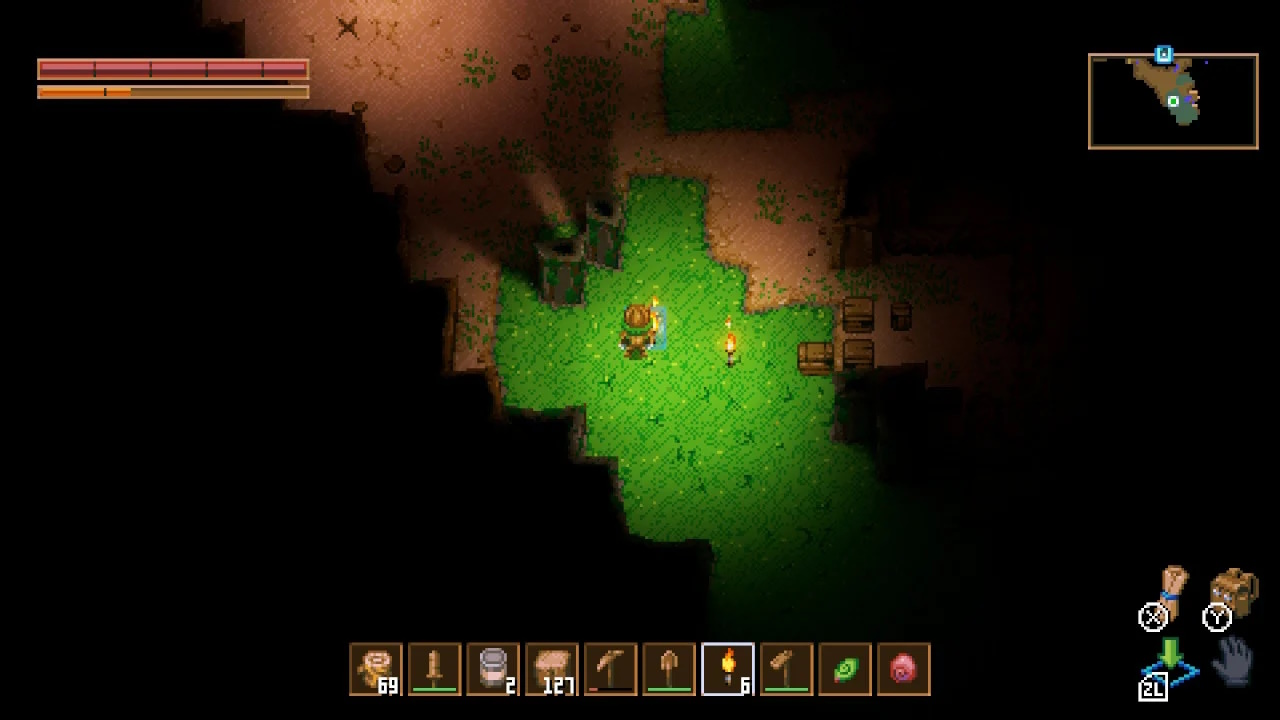Choose the pink swirl item slot
The height and width of the screenshot is (720, 1280).
pyautogui.click(x=903, y=669)
